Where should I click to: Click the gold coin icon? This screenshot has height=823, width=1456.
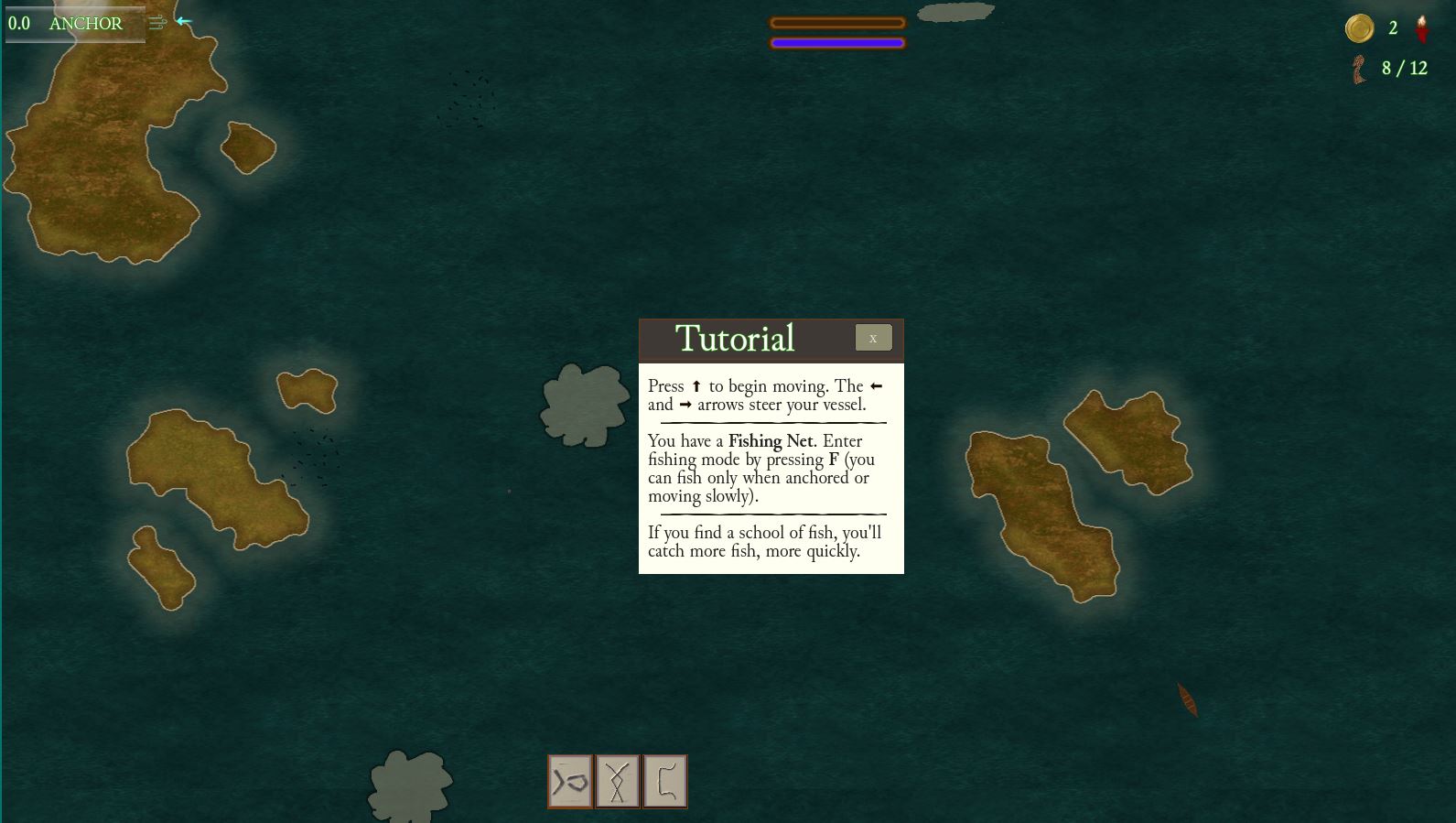tap(1359, 28)
